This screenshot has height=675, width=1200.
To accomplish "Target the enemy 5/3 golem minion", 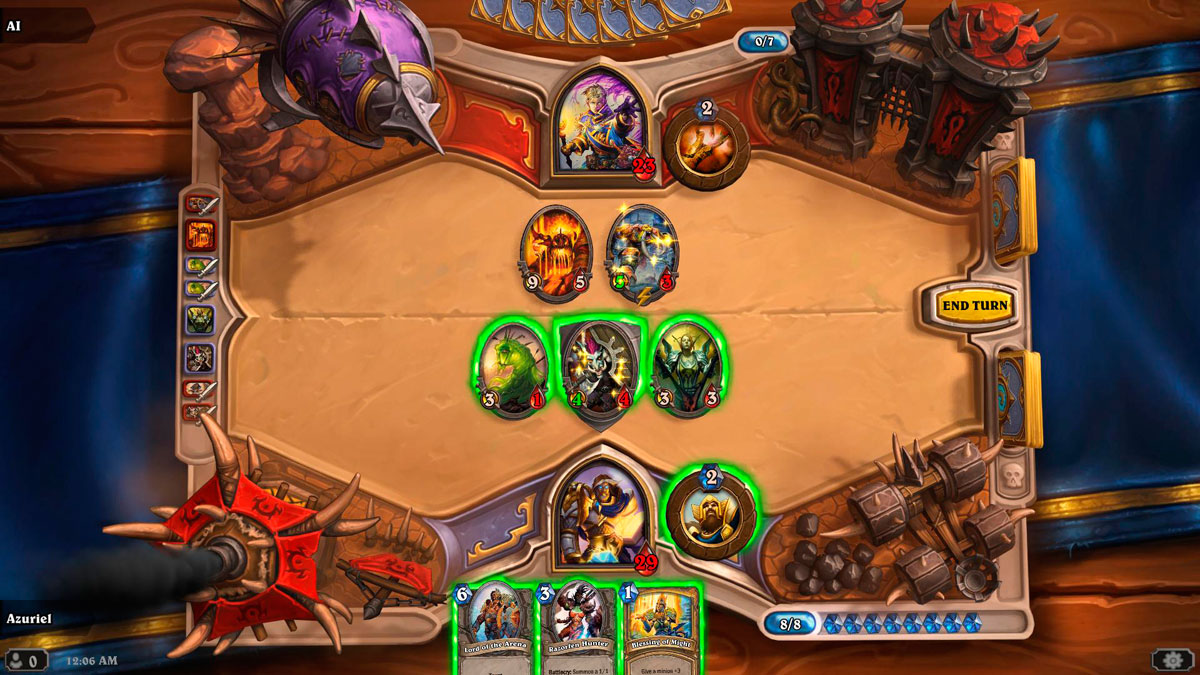I will tap(641, 254).
